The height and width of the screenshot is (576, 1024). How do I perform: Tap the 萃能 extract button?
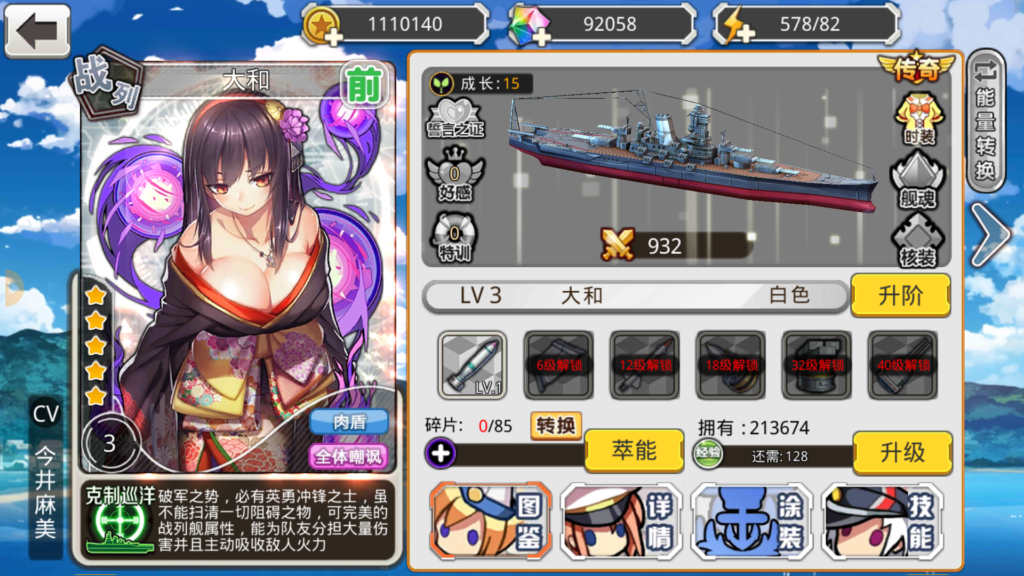[x=633, y=451]
